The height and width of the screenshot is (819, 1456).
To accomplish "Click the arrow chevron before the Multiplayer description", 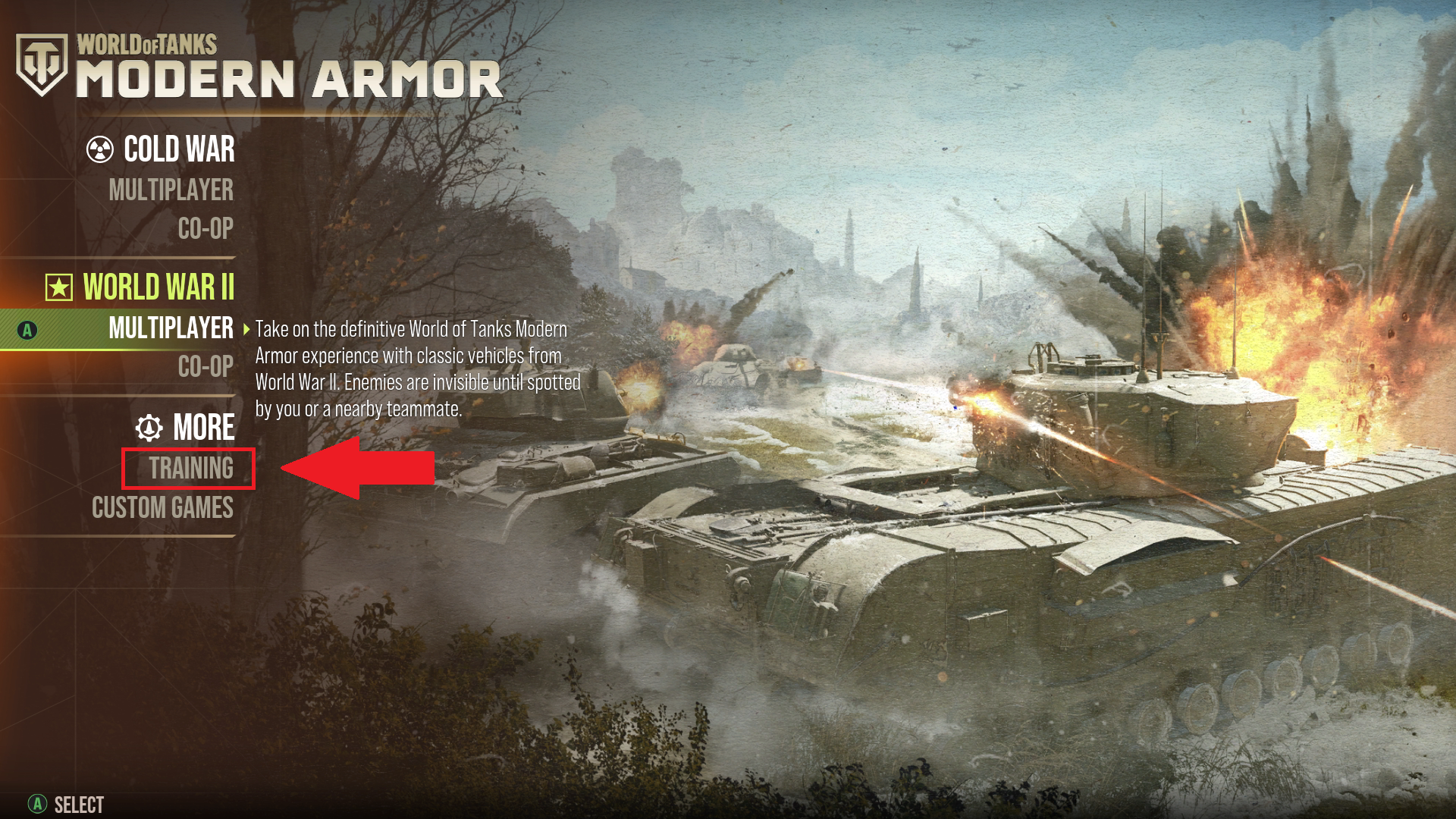I will (246, 331).
